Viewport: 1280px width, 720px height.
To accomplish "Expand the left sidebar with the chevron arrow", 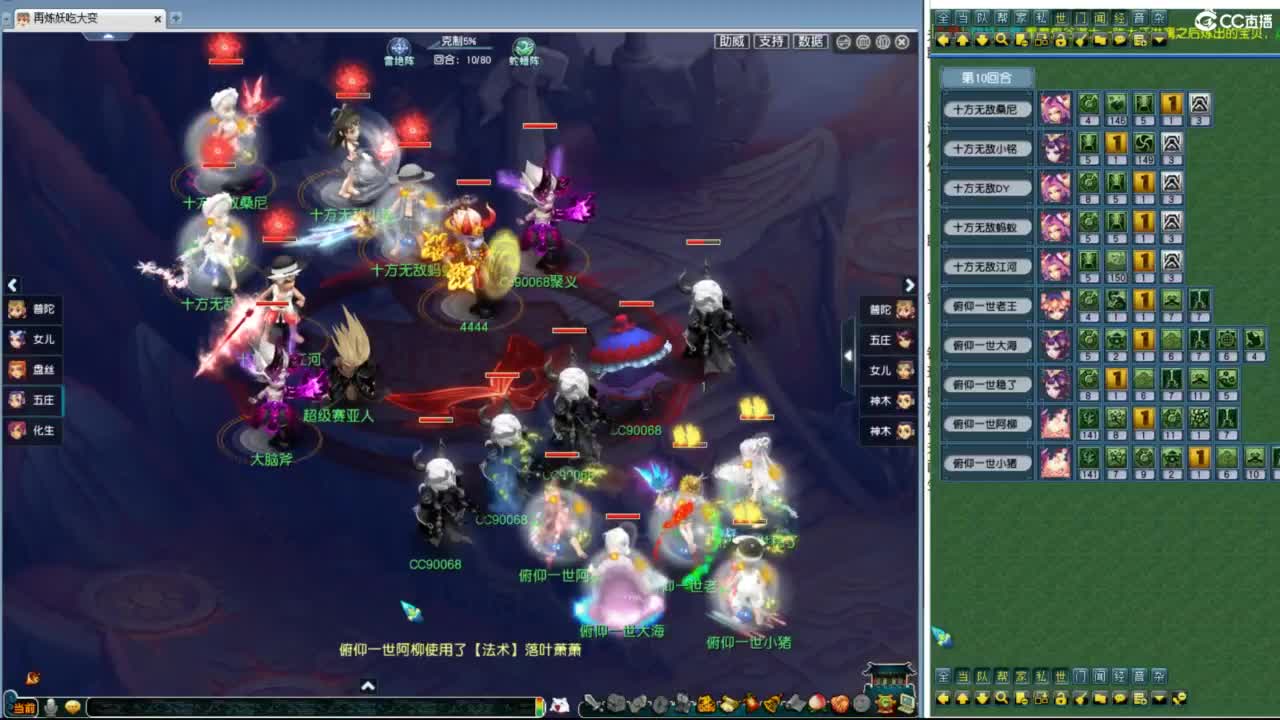I will (12, 285).
